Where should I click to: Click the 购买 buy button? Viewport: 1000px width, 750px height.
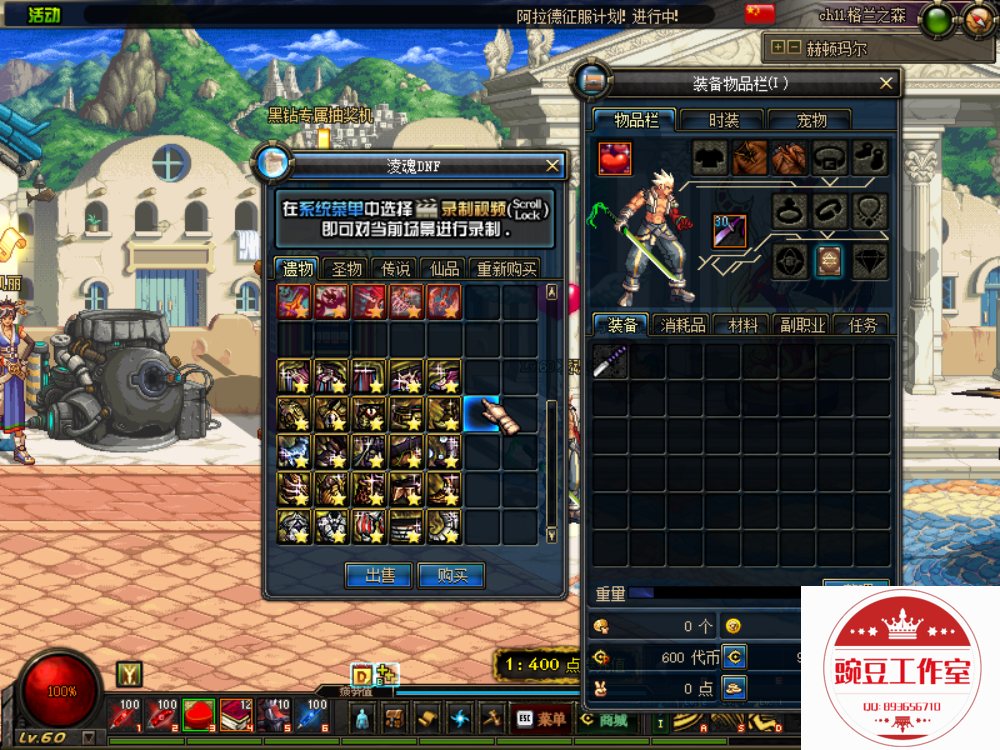pos(451,575)
